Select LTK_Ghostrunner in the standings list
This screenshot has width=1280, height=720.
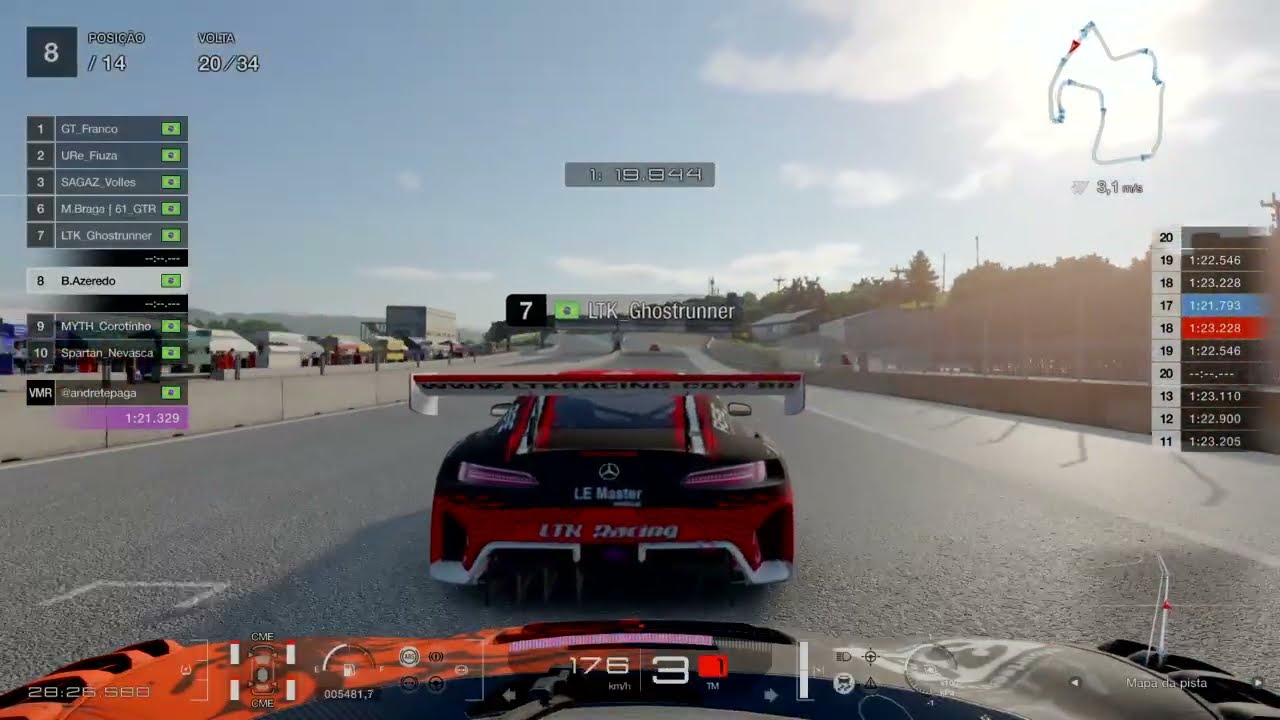[x=106, y=236]
